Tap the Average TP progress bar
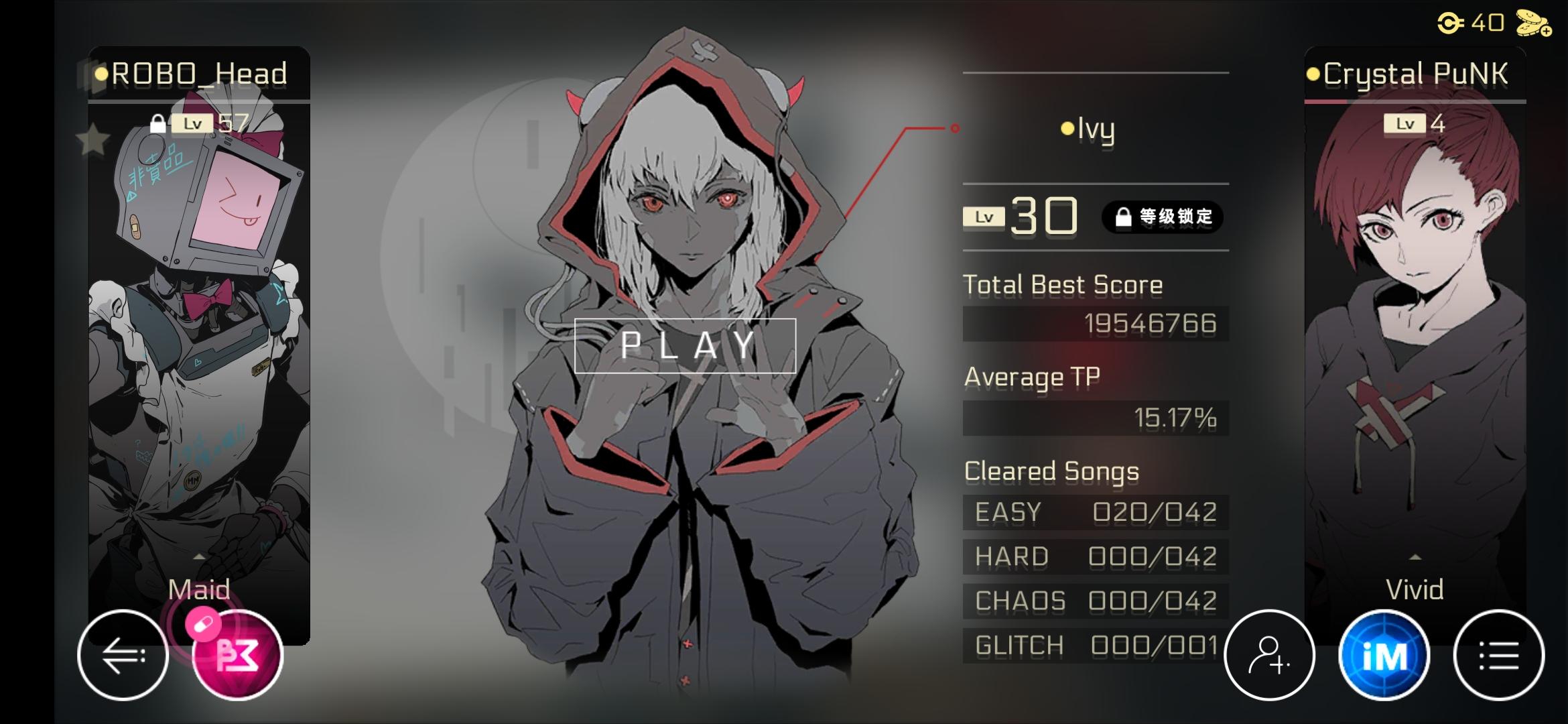The image size is (1568, 724). pos(1092,417)
